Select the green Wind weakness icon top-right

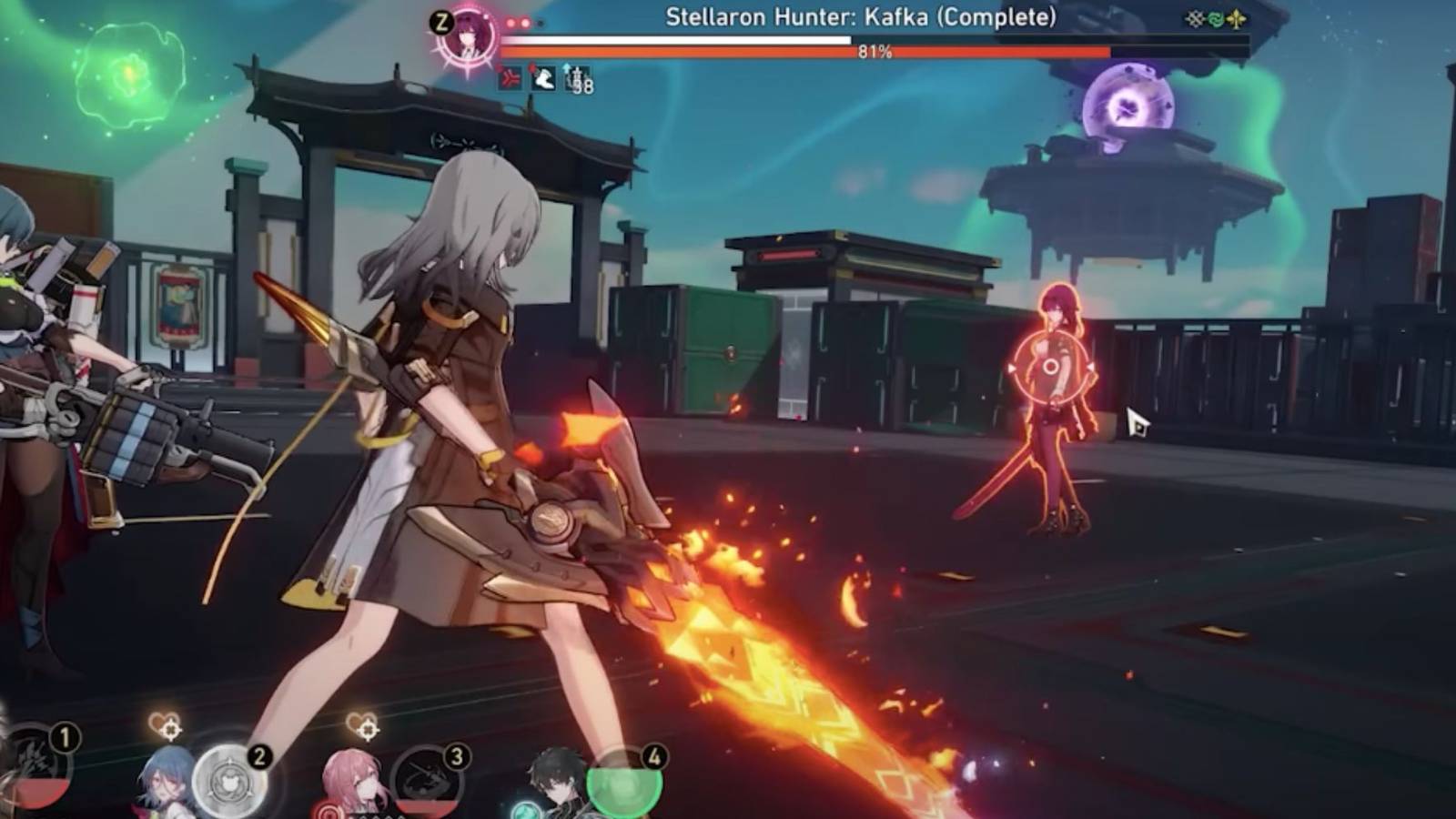point(1216,17)
